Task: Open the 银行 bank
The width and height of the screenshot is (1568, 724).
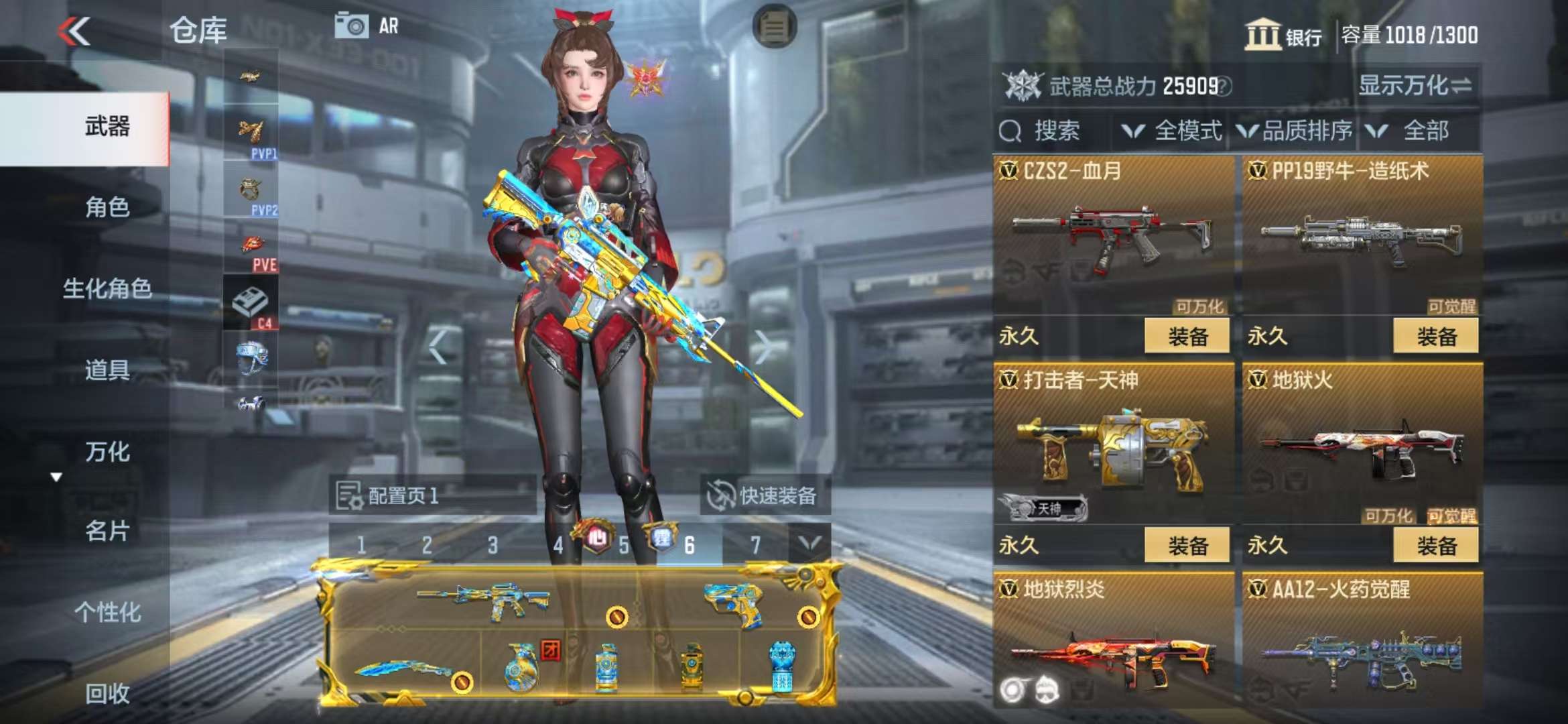Action: pos(1283,35)
